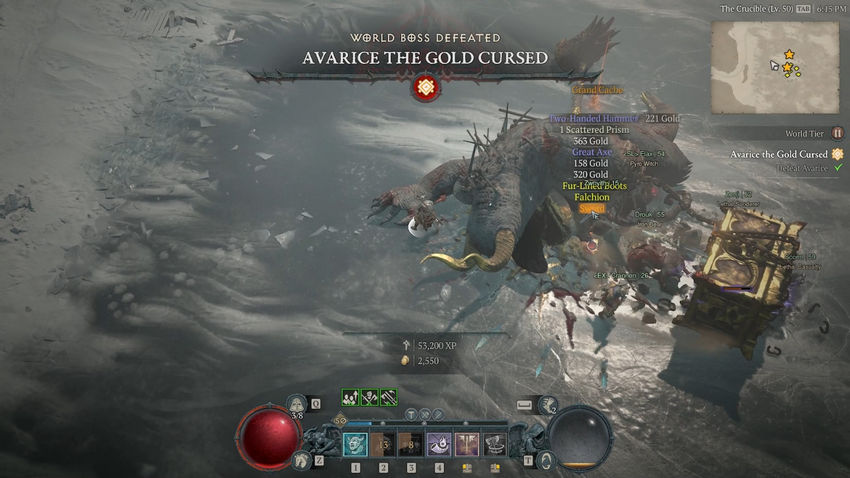The height and width of the screenshot is (478, 850).
Task: Select the skill showing 8 cooldown
Action: click(x=411, y=444)
